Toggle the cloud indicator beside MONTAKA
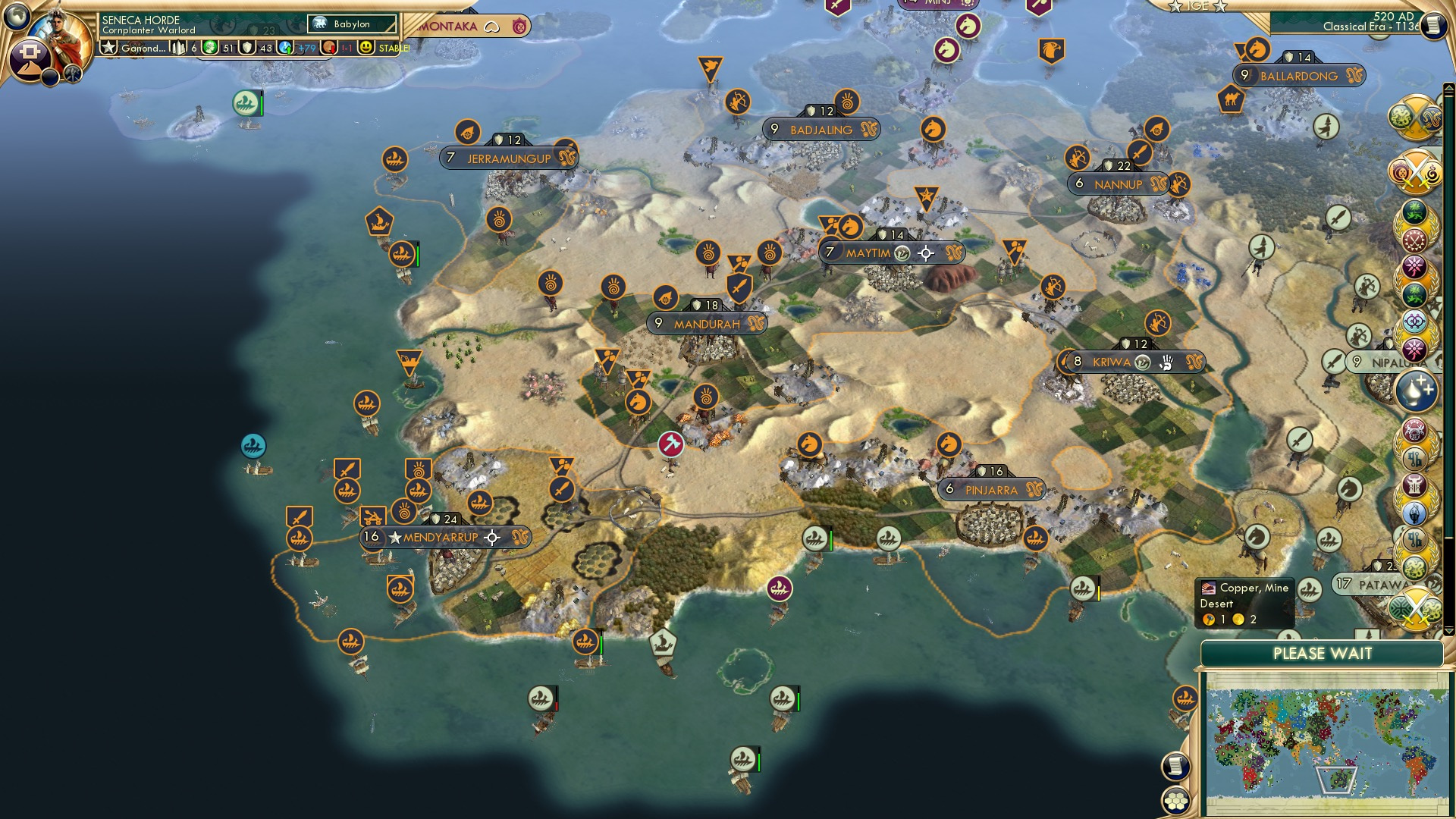This screenshot has height=819, width=1456. [492, 25]
